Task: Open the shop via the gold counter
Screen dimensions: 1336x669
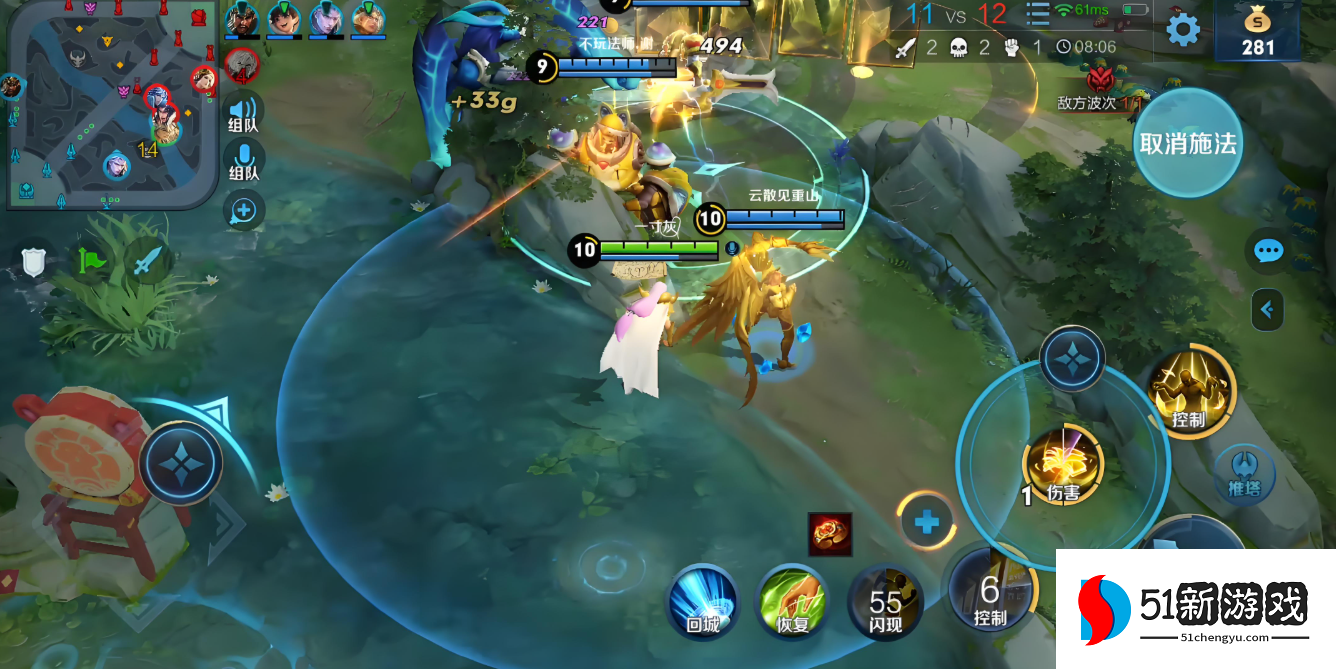Action: (x=1258, y=32)
